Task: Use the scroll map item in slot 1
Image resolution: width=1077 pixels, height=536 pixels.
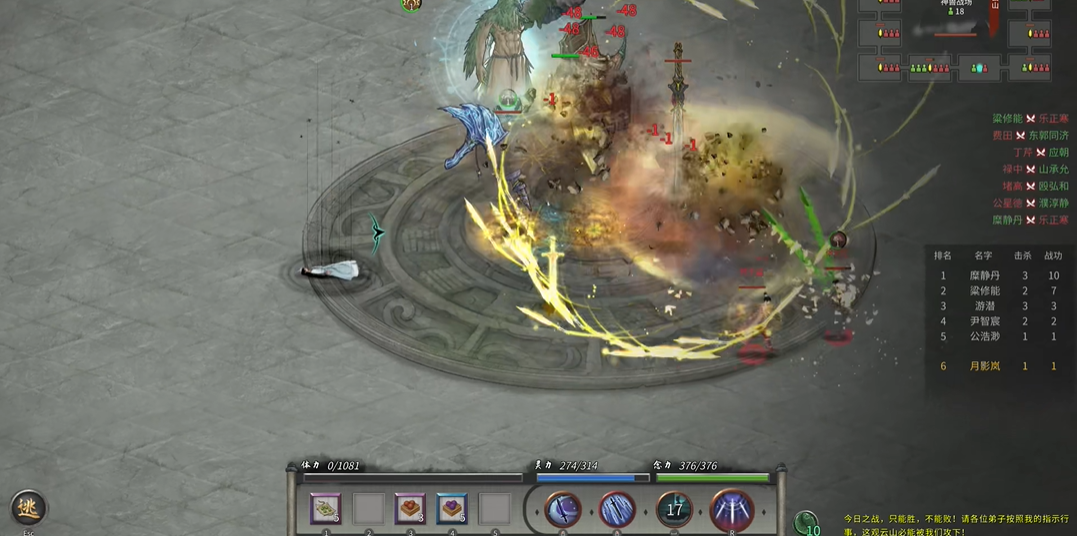Action: pyautogui.click(x=325, y=509)
